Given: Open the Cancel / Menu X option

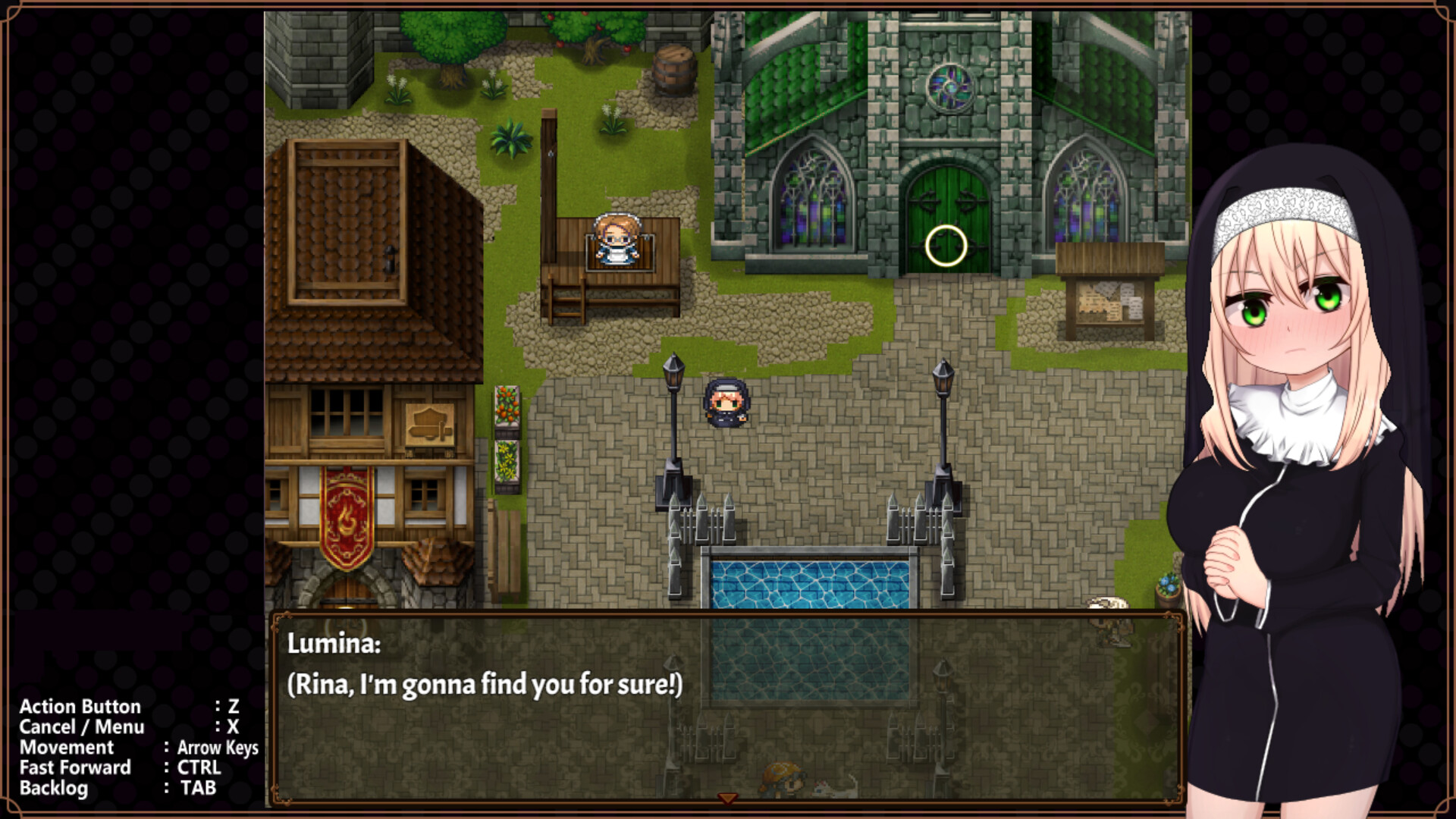Looking at the screenshot, I should pos(129,726).
